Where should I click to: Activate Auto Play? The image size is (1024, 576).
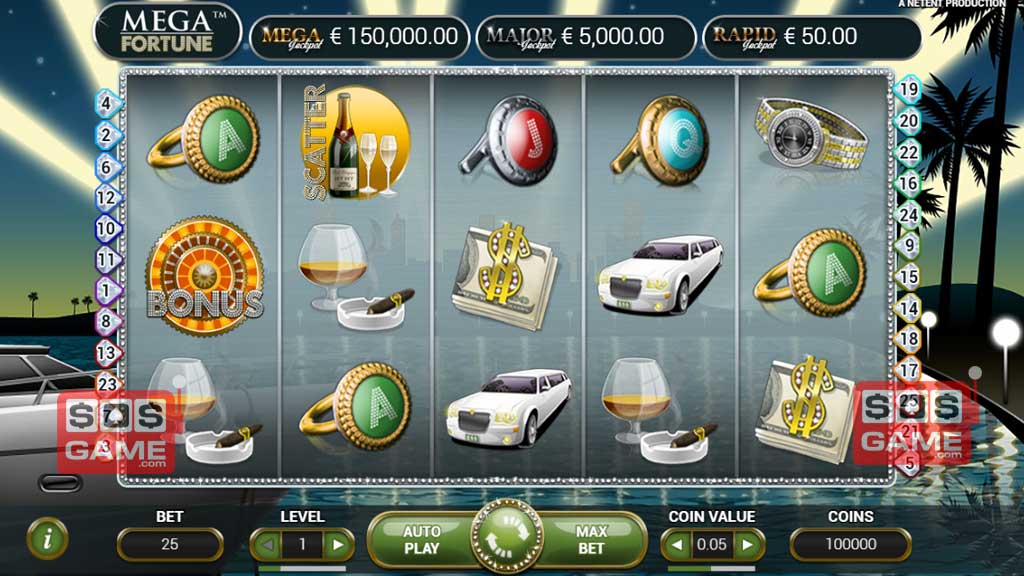point(421,541)
